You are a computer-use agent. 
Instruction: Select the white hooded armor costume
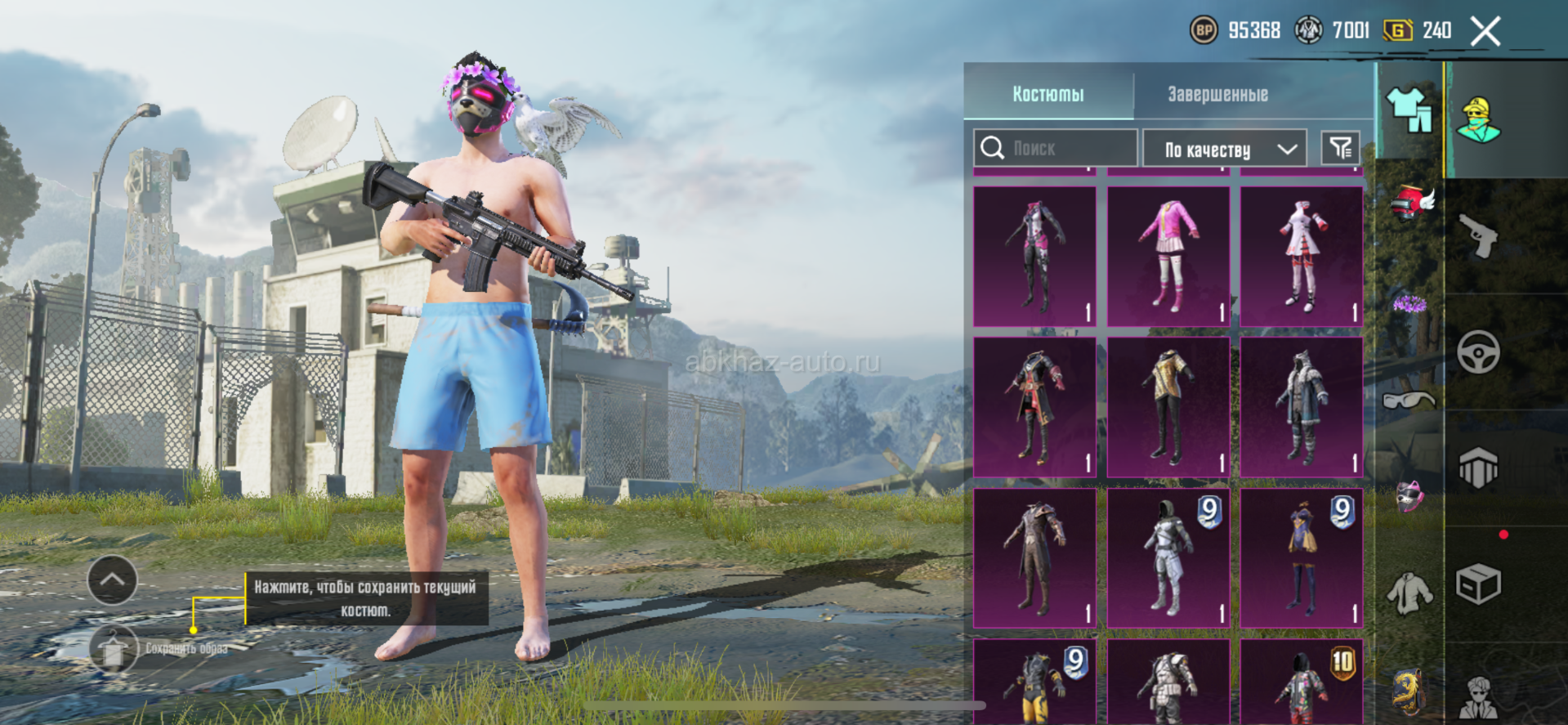coord(1168,558)
